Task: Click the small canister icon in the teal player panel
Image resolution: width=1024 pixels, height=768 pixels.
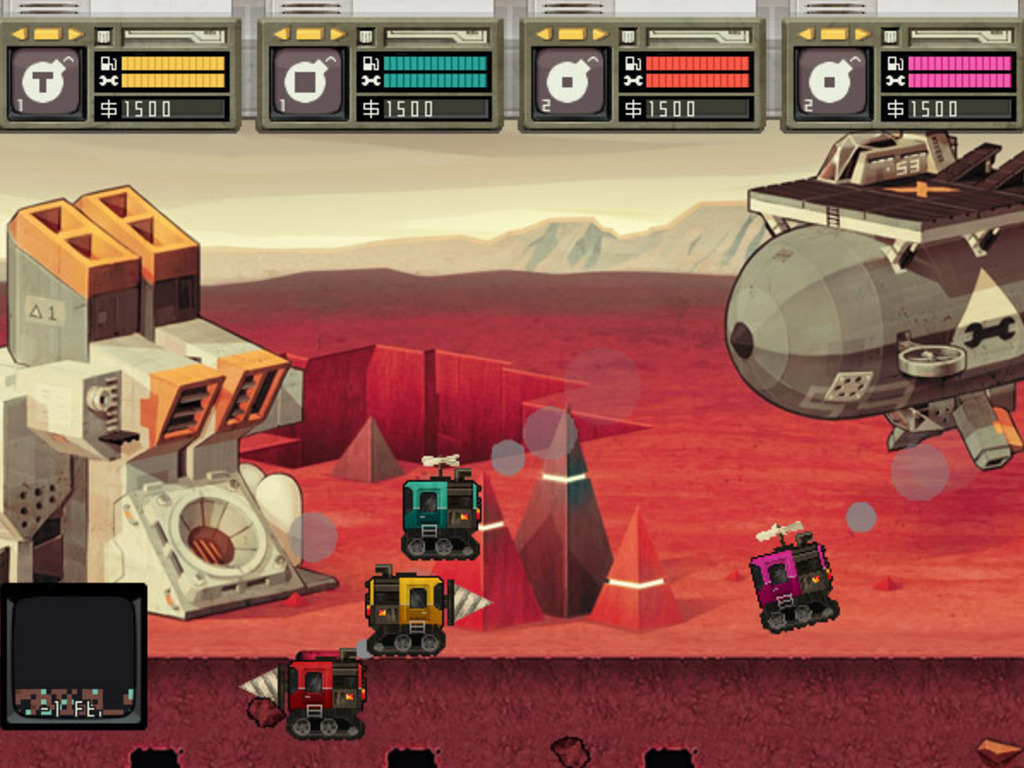Action: pos(366,36)
